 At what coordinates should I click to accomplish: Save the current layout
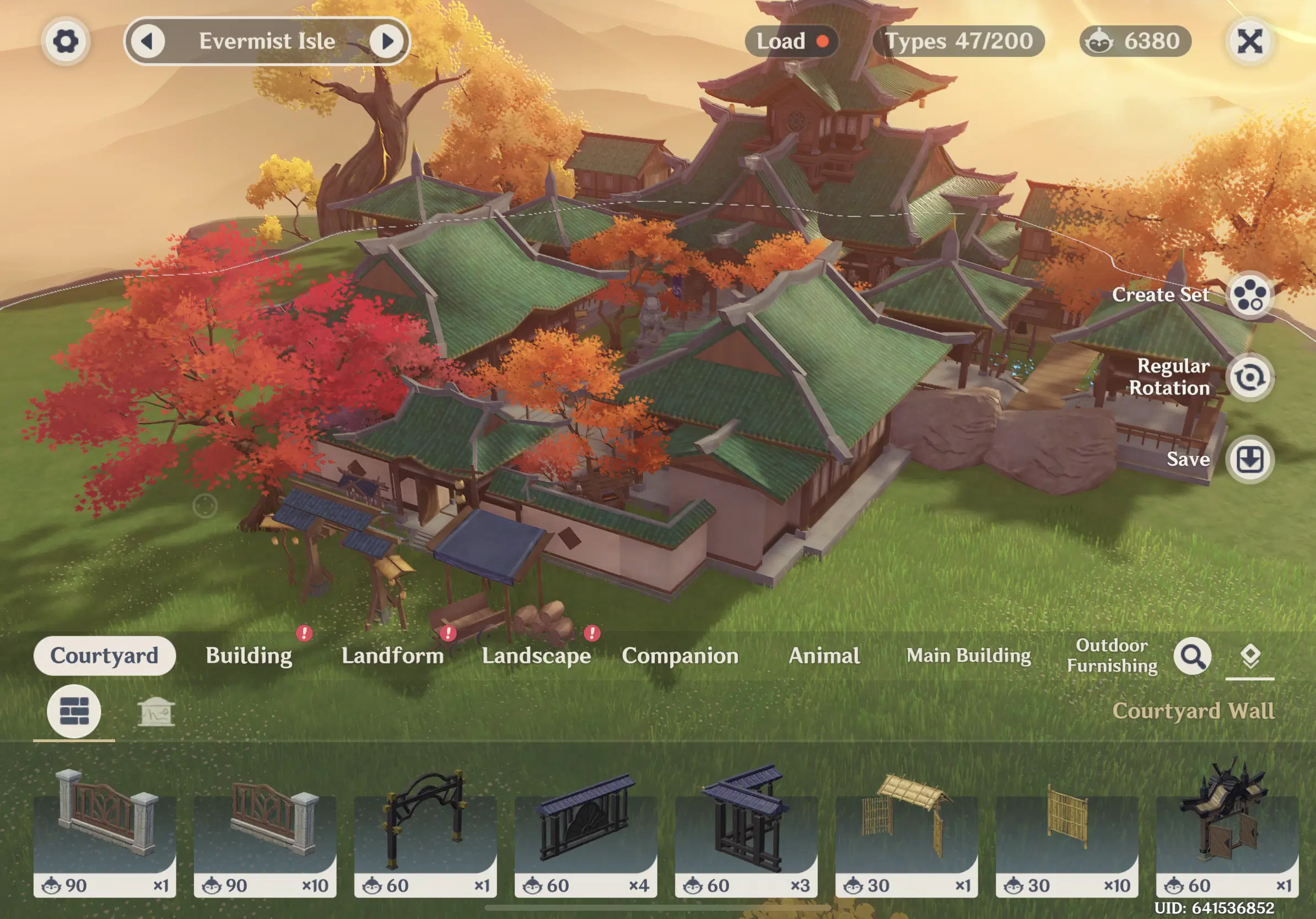click(x=1249, y=459)
